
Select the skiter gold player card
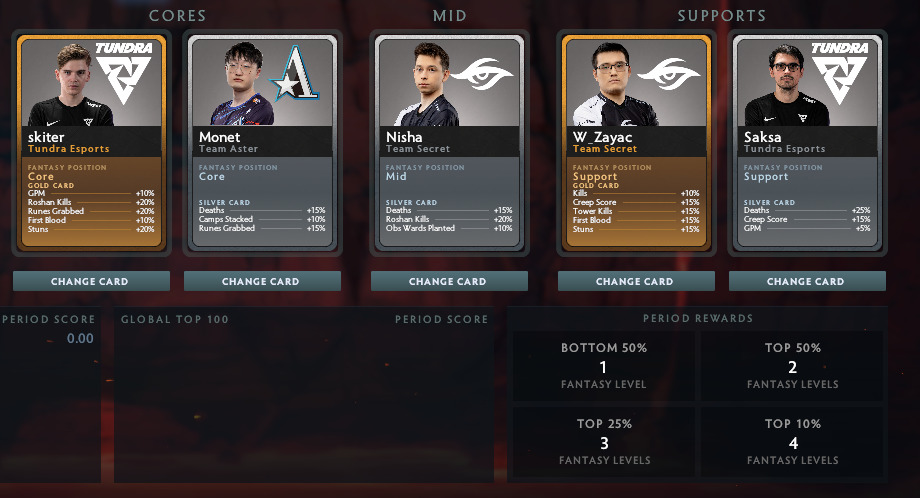pyautogui.click(x=89, y=146)
